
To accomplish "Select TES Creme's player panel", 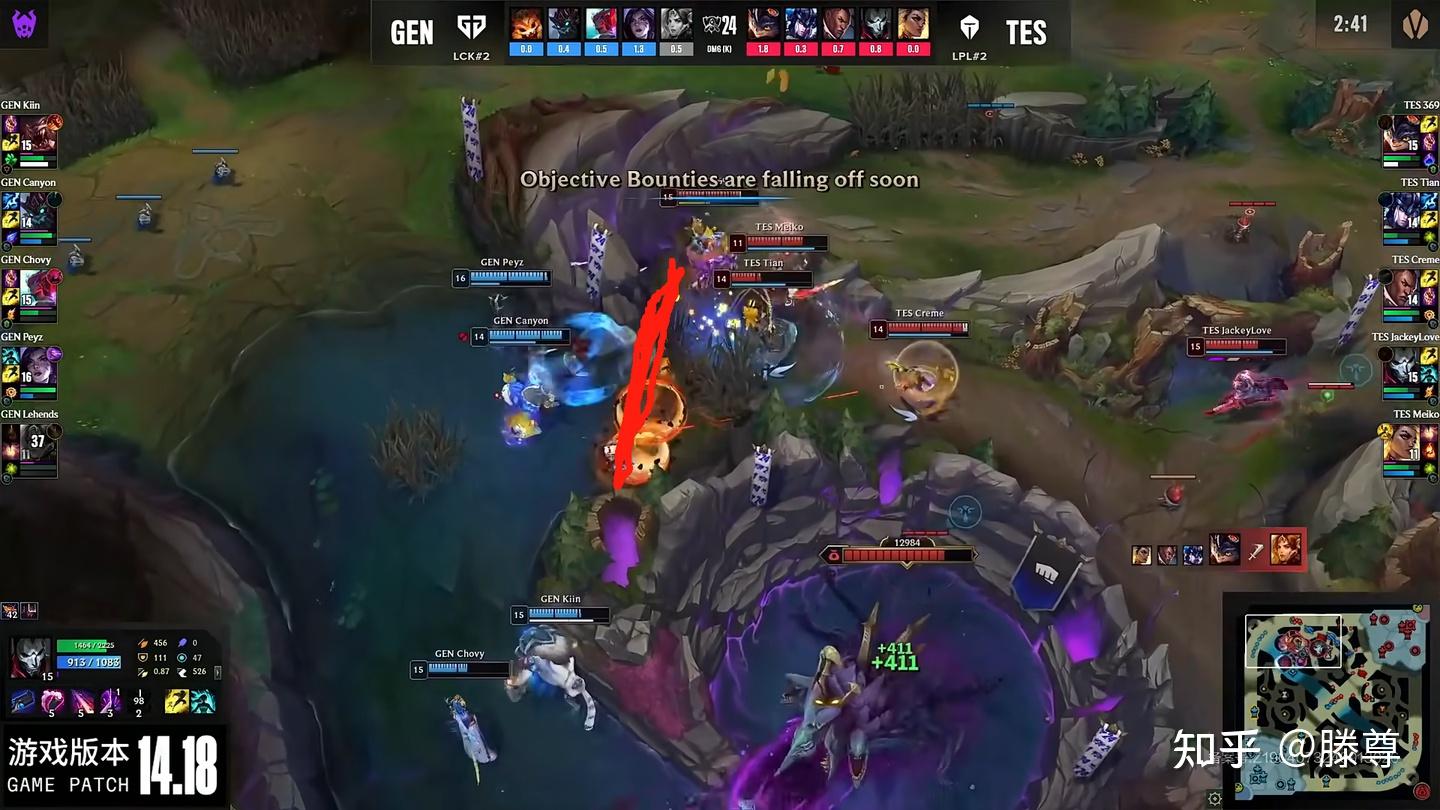I will 1410,295.
